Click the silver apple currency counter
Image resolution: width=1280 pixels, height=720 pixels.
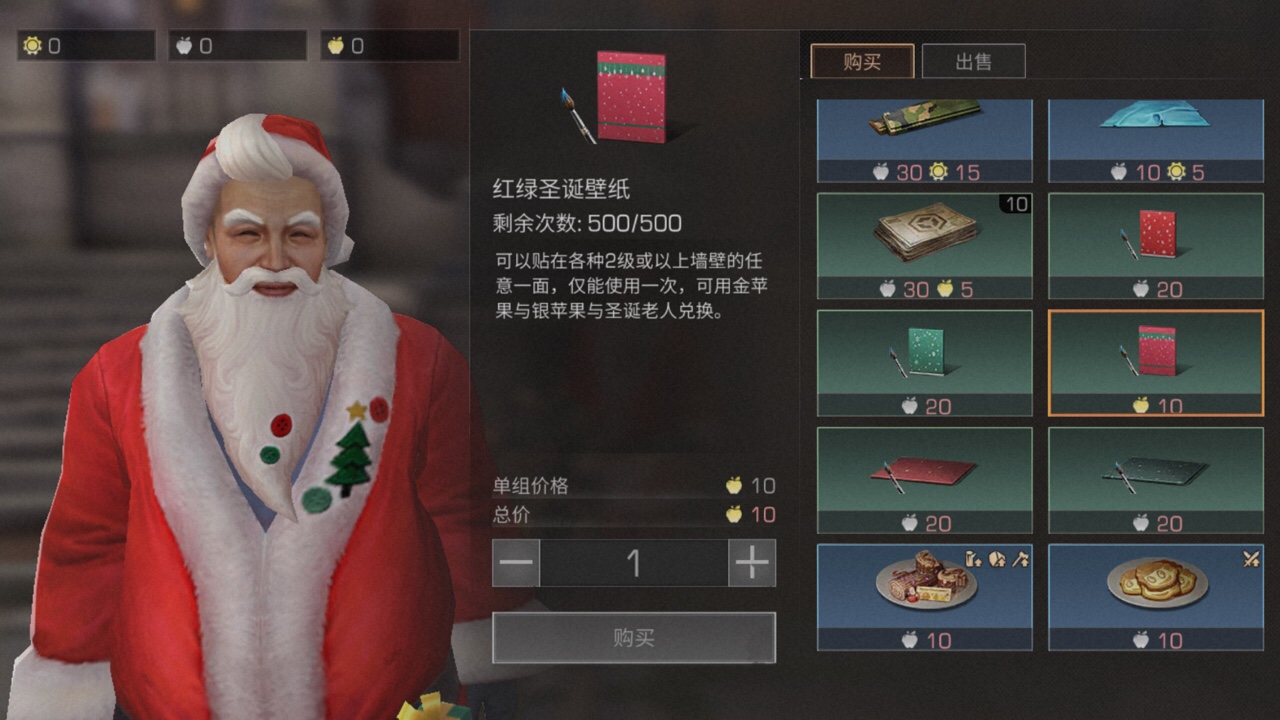[237, 44]
